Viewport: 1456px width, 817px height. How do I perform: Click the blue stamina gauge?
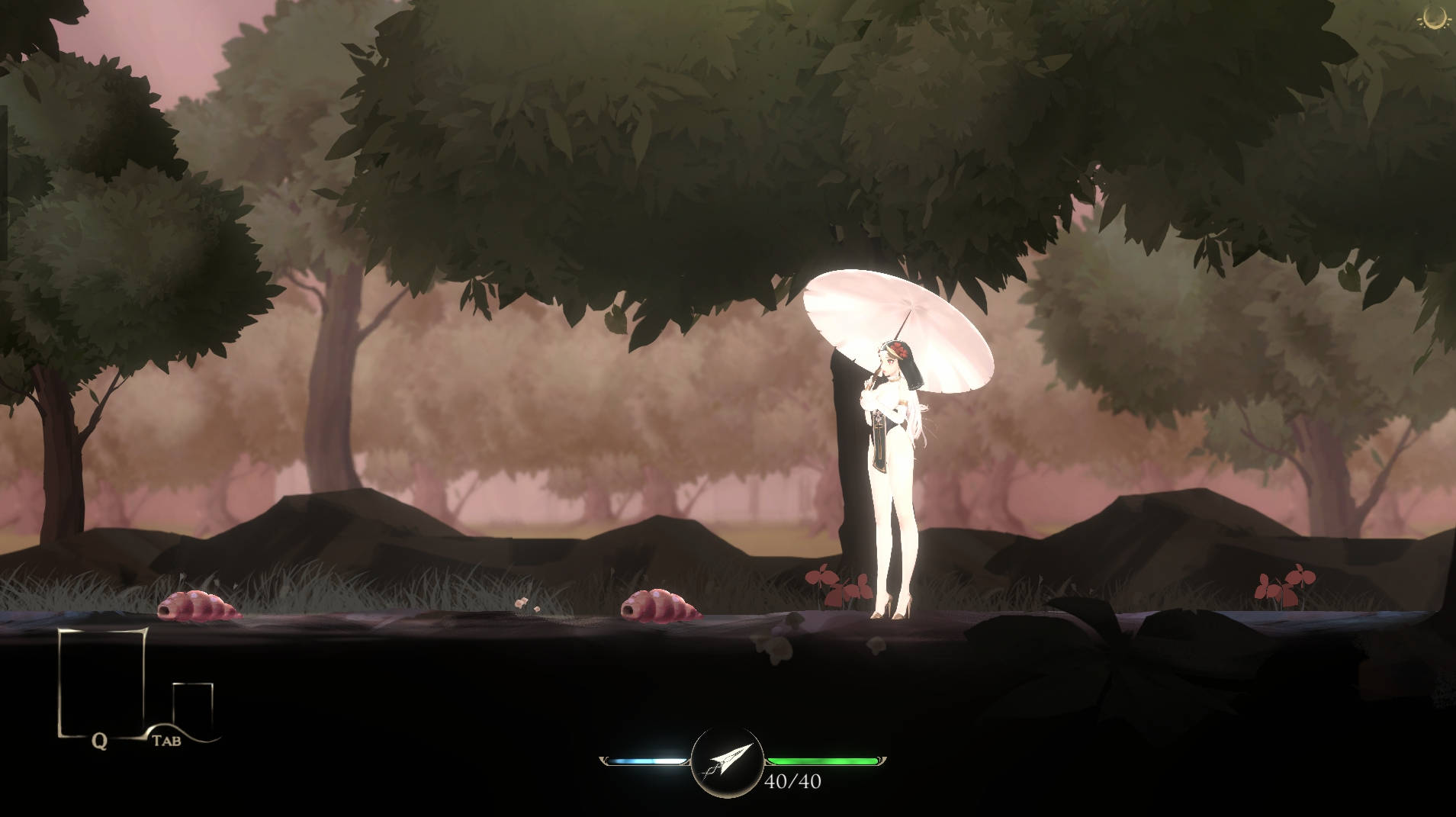647,759
